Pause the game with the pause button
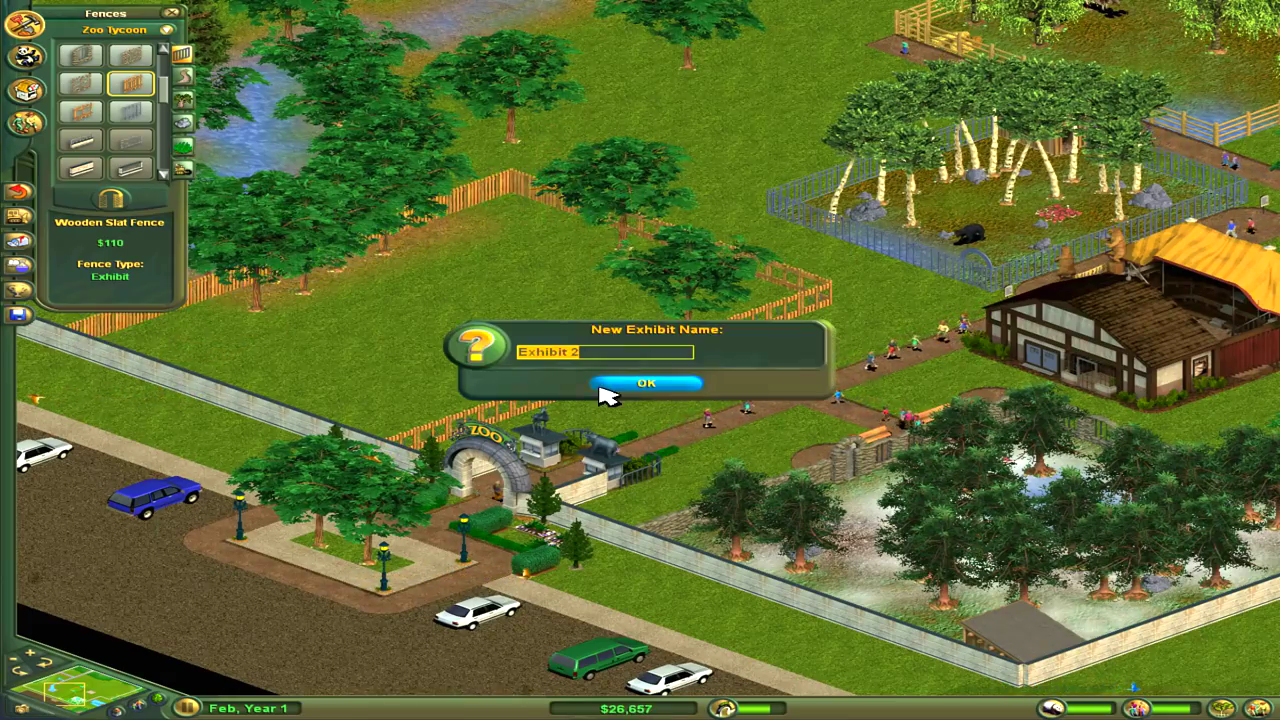Image resolution: width=1280 pixels, height=720 pixels. point(186,708)
